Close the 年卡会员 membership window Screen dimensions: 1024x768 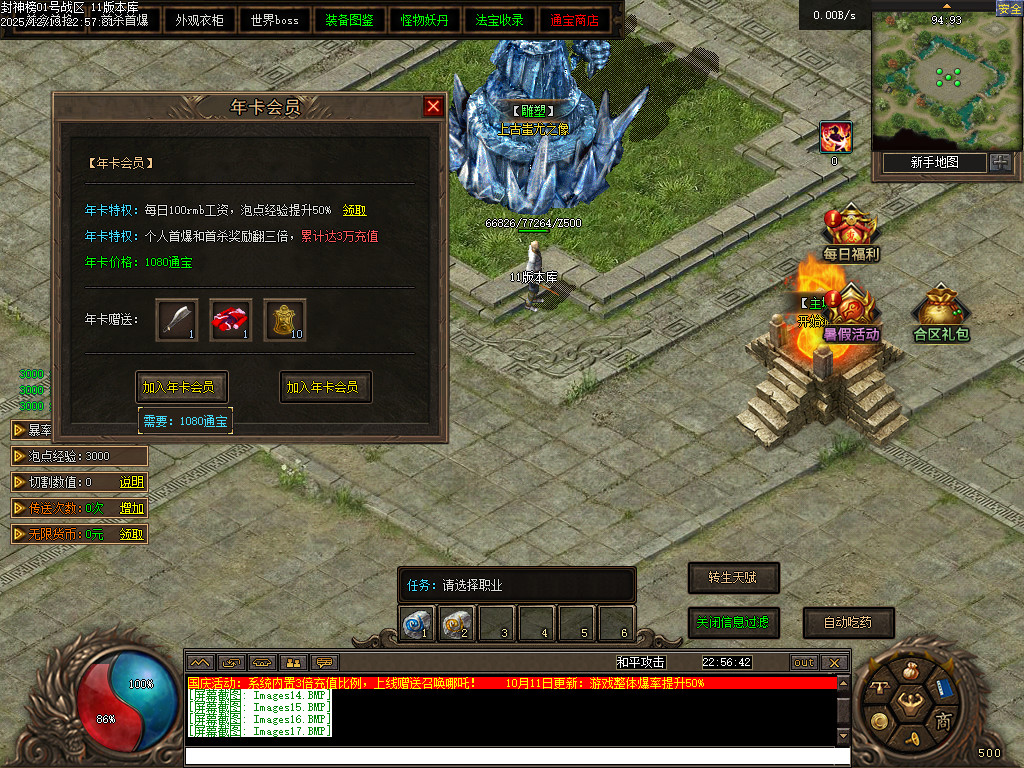433,107
